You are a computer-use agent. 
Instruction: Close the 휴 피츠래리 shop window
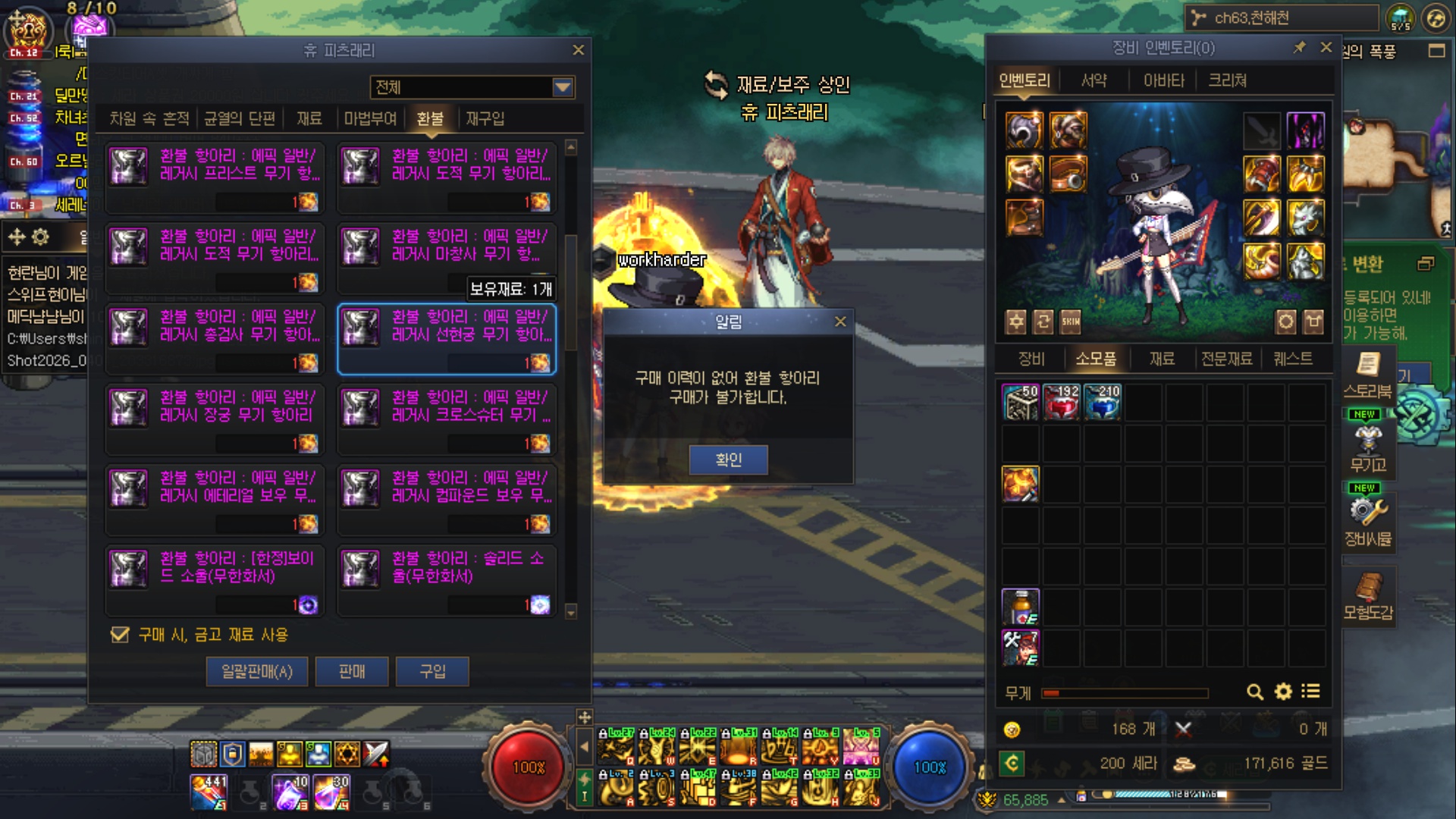click(x=579, y=50)
